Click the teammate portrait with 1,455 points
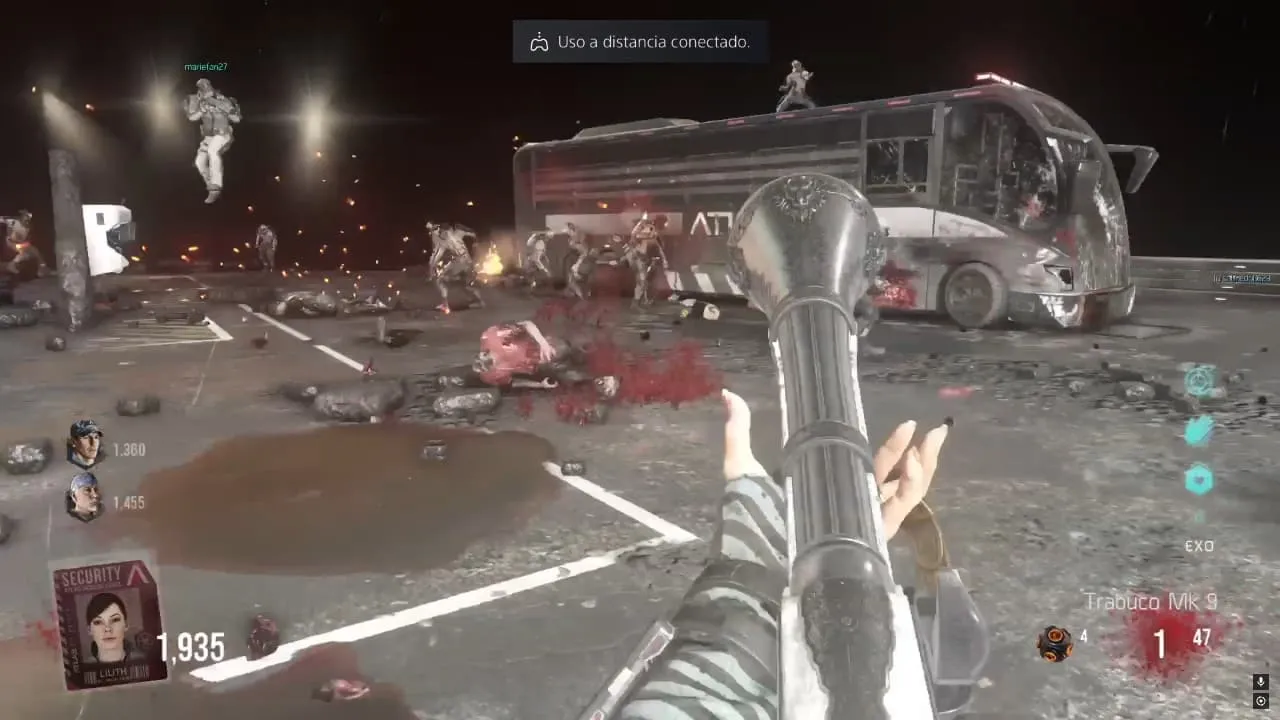The height and width of the screenshot is (720, 1280). [85, 497]
